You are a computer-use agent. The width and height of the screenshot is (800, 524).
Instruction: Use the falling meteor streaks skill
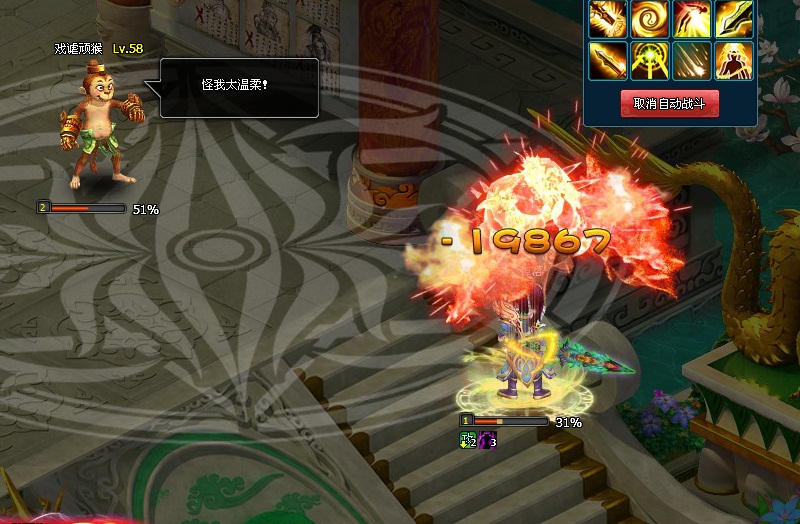coord(692,60)
